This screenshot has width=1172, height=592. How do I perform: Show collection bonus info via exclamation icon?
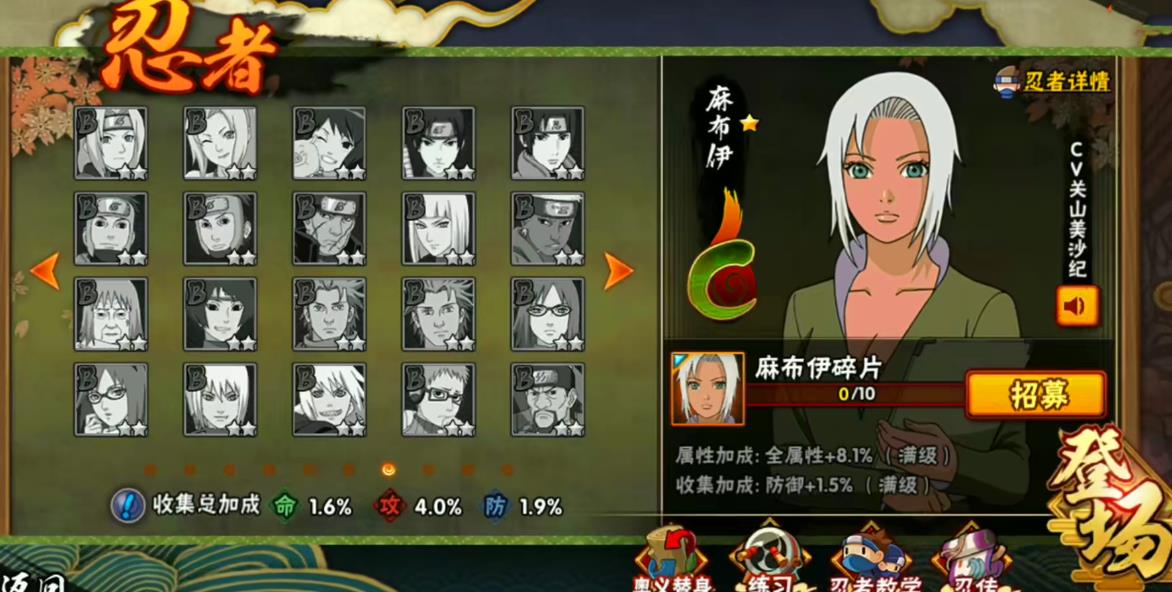click(128, 505)
